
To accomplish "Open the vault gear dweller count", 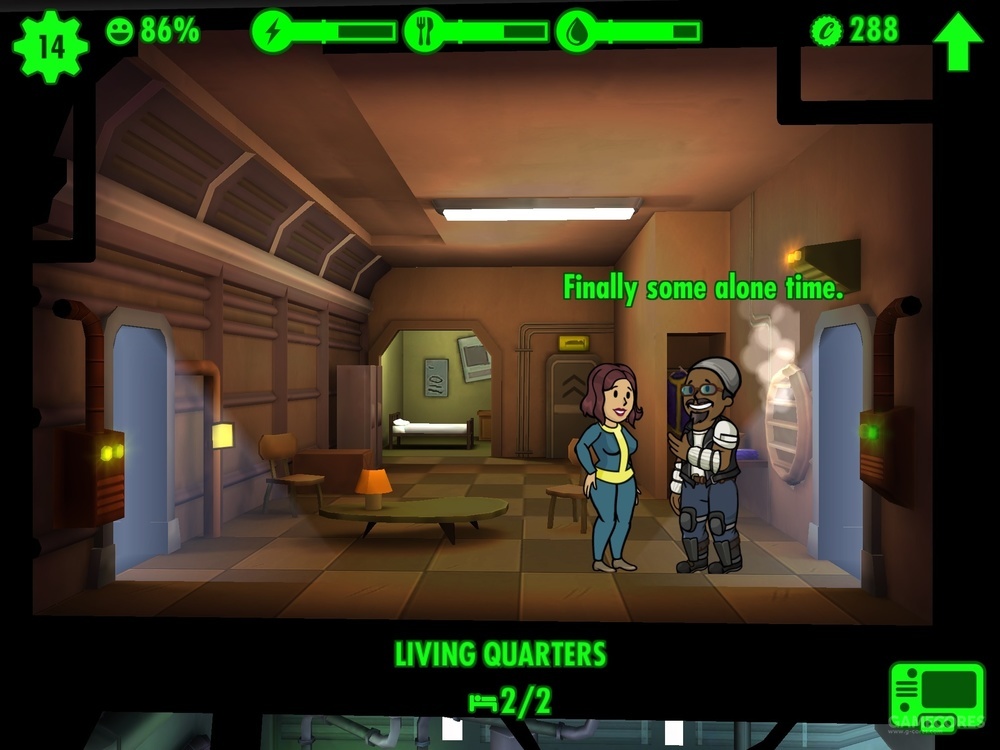I will (x=50, y=44).
